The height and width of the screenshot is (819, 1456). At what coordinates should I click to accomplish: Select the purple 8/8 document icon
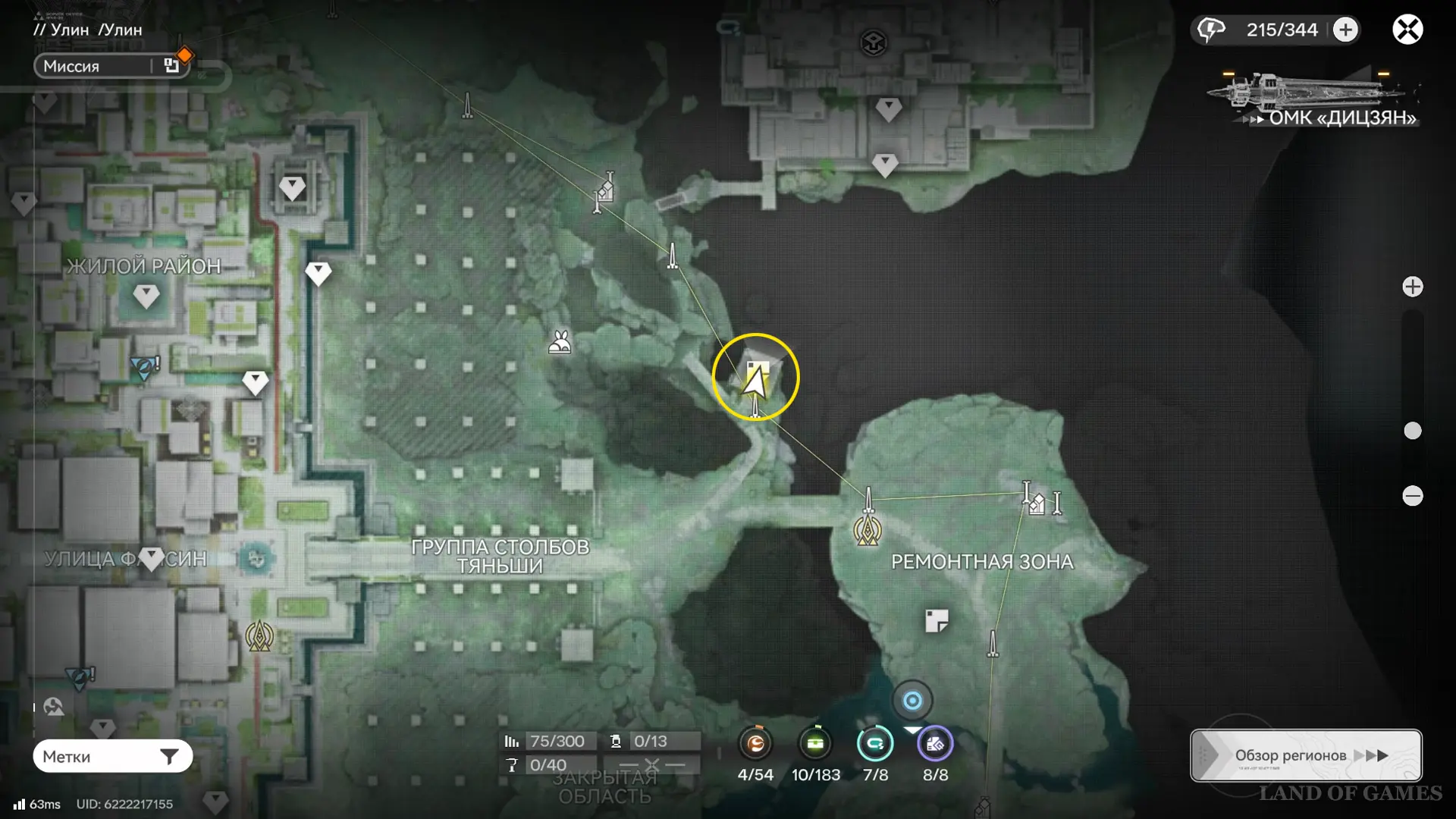point(935,744)
